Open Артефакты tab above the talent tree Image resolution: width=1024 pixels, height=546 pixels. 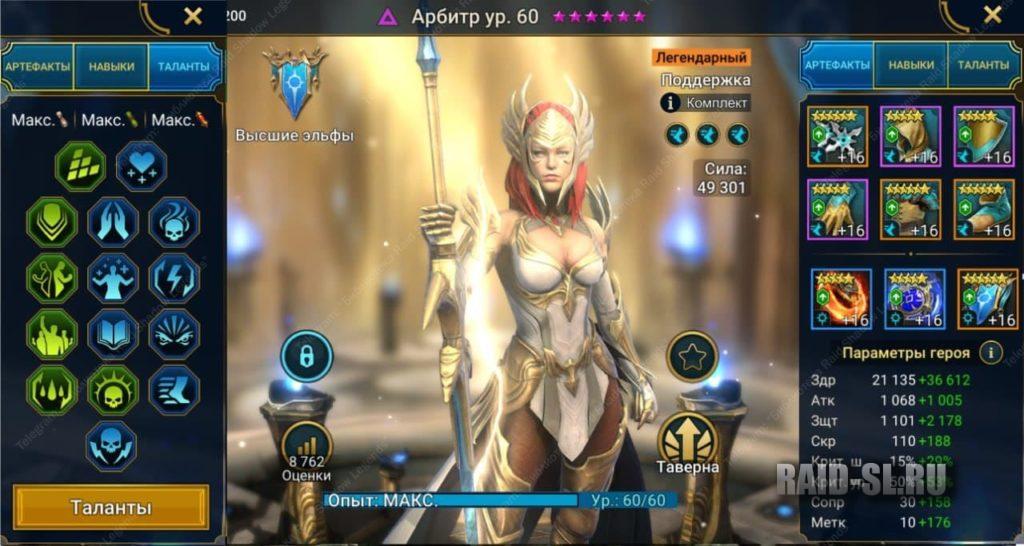click(x=38, y=67)
